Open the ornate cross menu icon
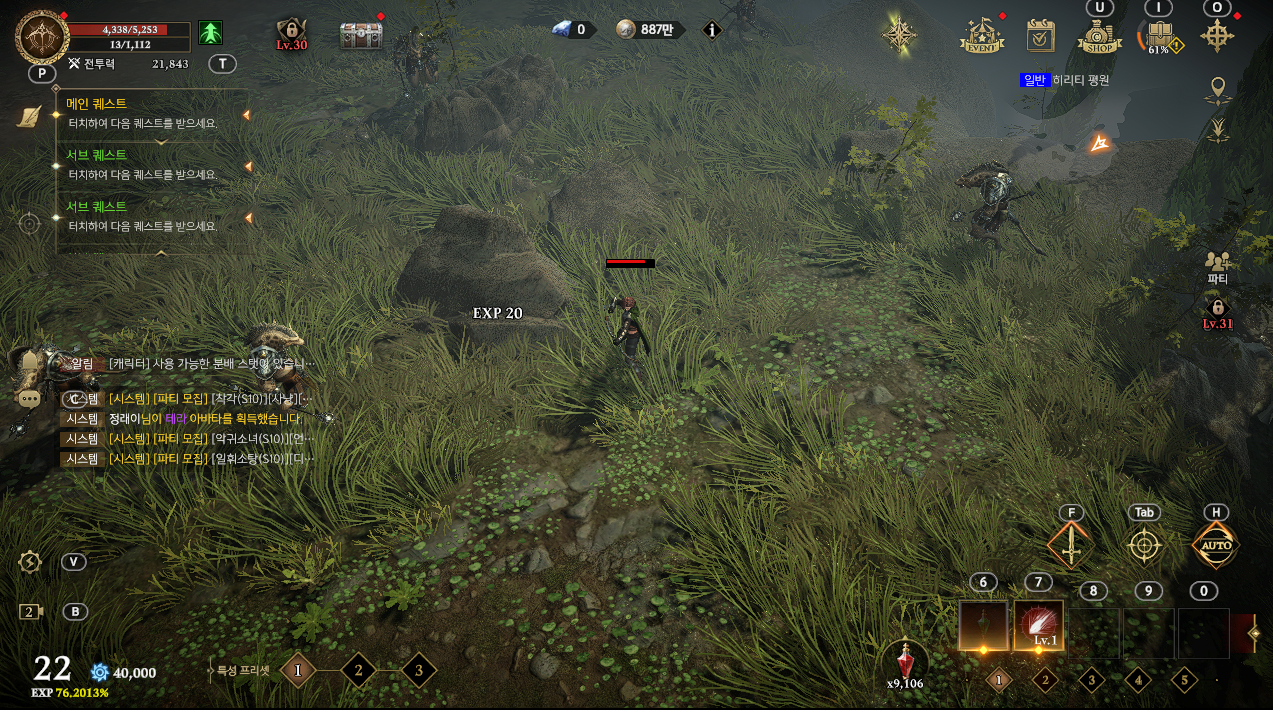The width and height of the screenshot is (1273, 710). pyautogui.click(x=1217, y=36)
